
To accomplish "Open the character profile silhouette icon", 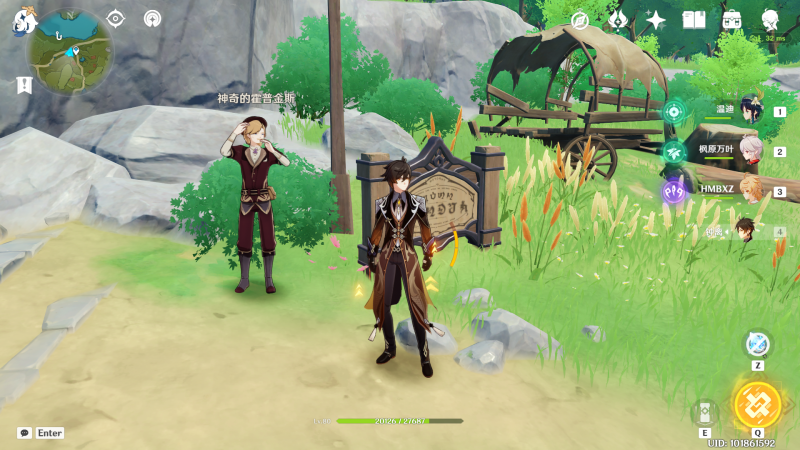I will 770,20.
